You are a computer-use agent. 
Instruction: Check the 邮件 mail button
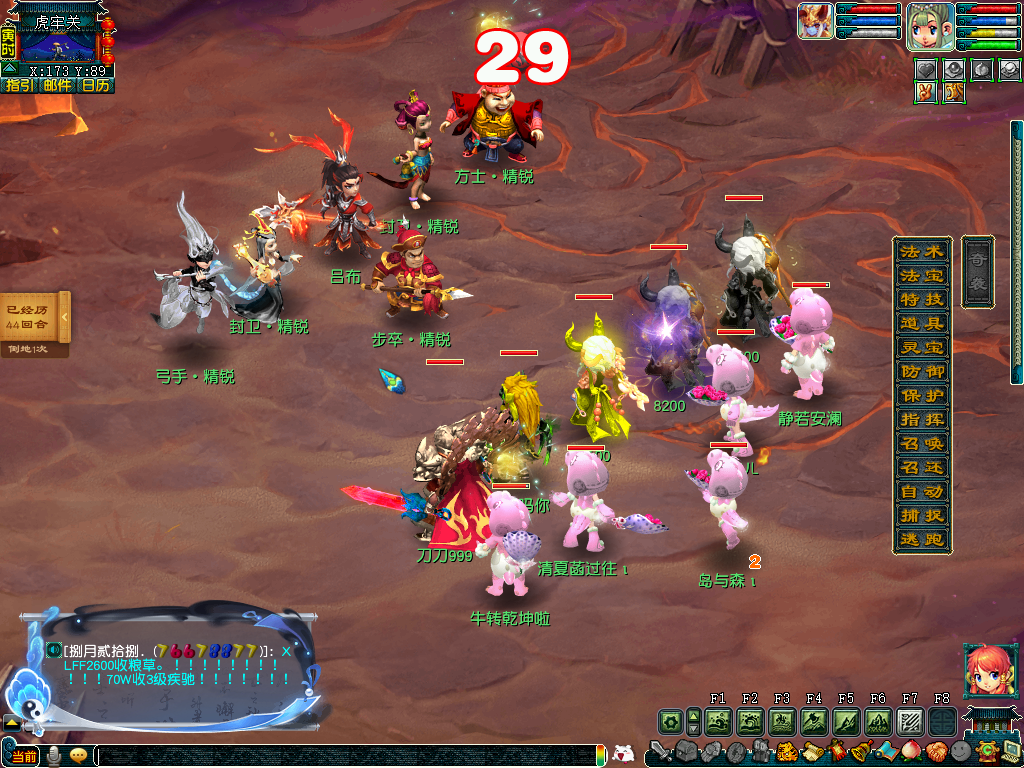click(57, 86)
